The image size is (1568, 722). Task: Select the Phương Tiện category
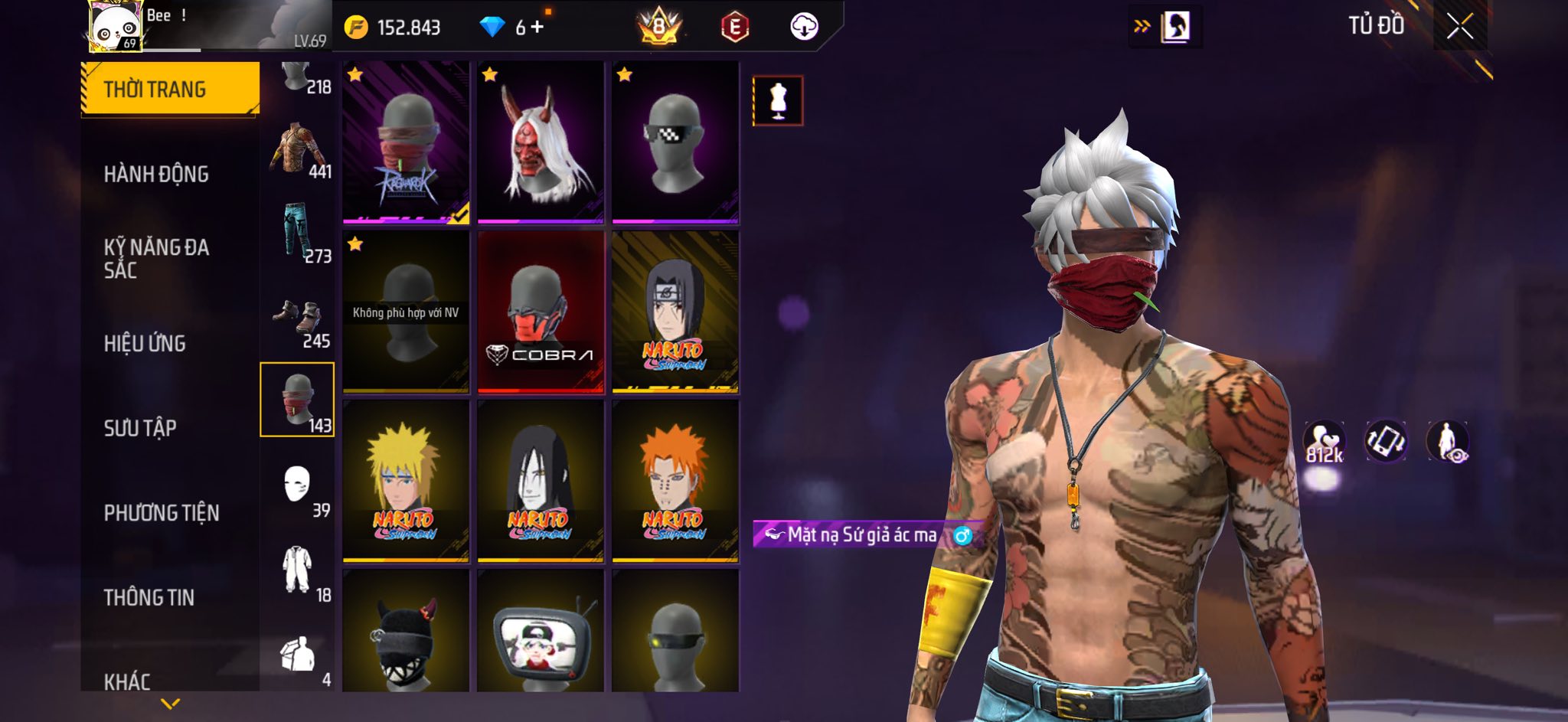[162, 513]
